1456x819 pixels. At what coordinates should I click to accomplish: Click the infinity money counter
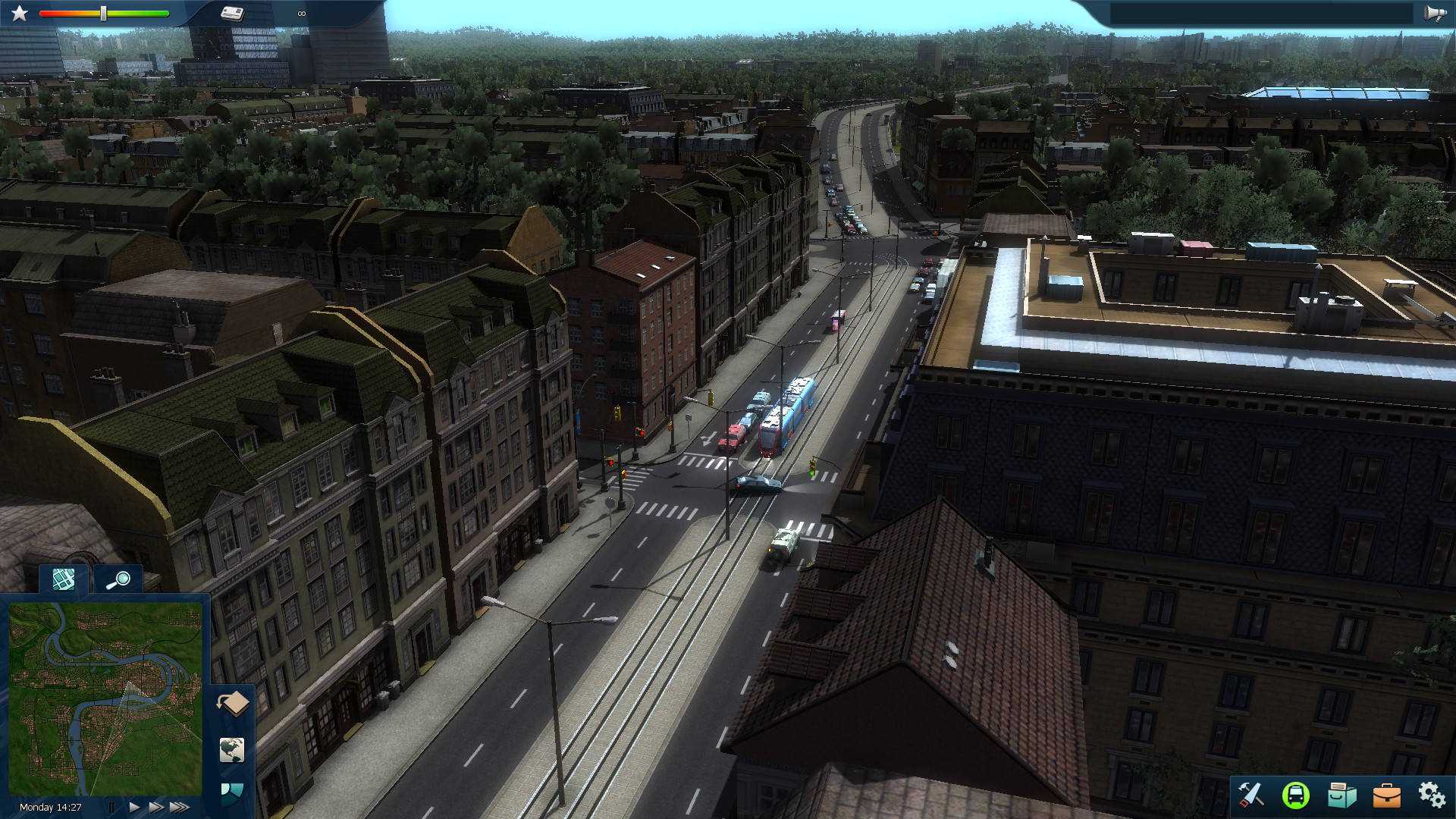[301, 12]
